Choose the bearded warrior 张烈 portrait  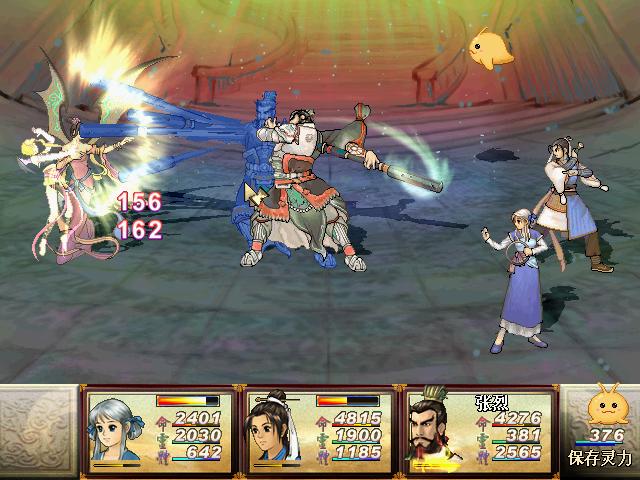pyautogui.click(x=436, y=428)
